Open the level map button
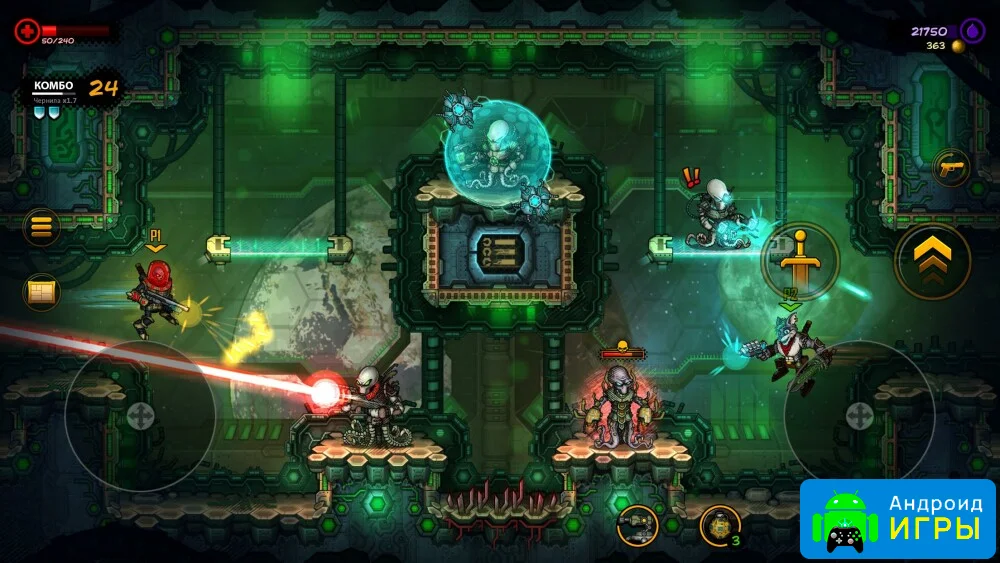 (41, 292)
